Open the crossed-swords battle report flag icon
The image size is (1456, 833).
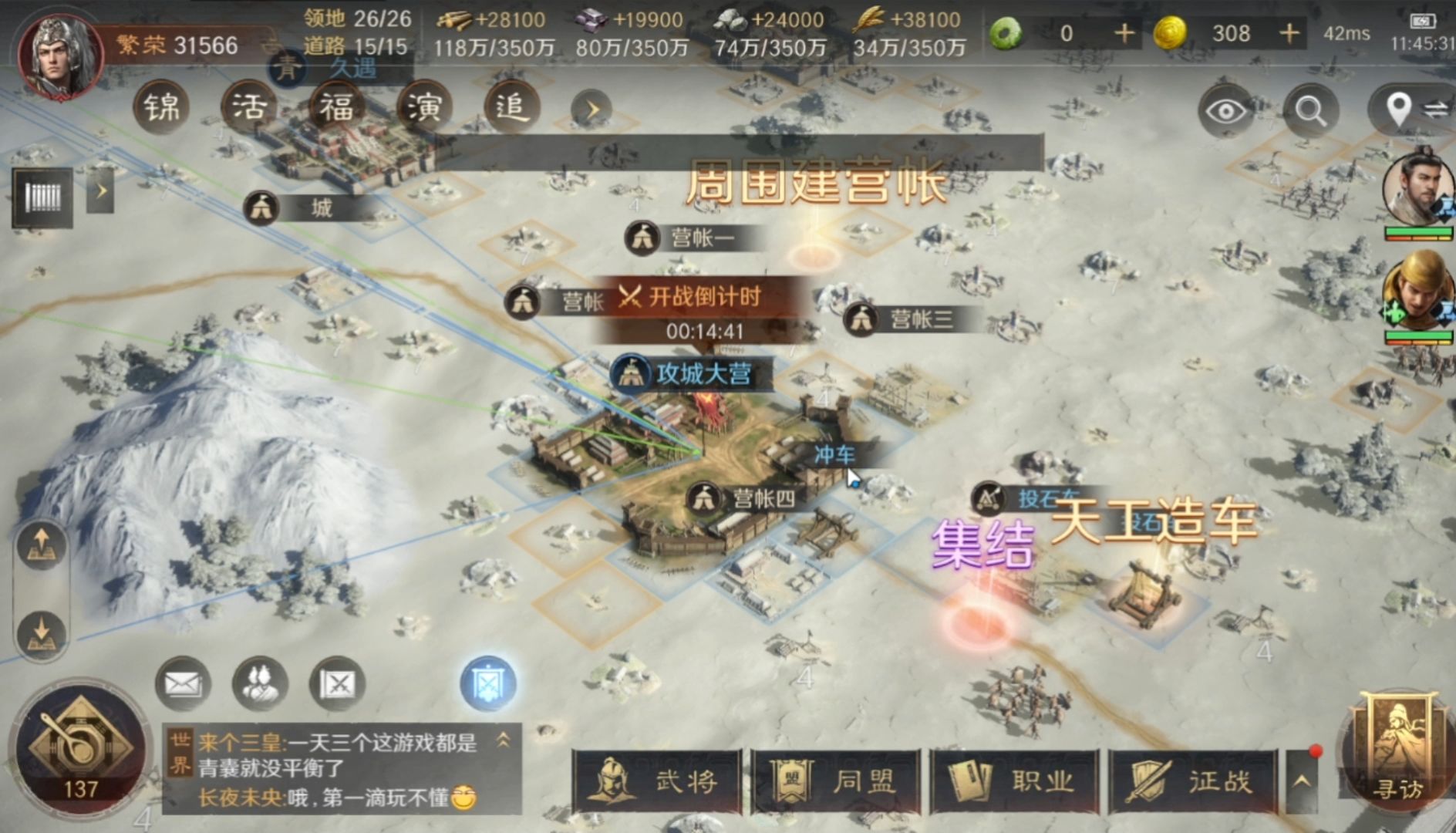(x=338, y=683)
